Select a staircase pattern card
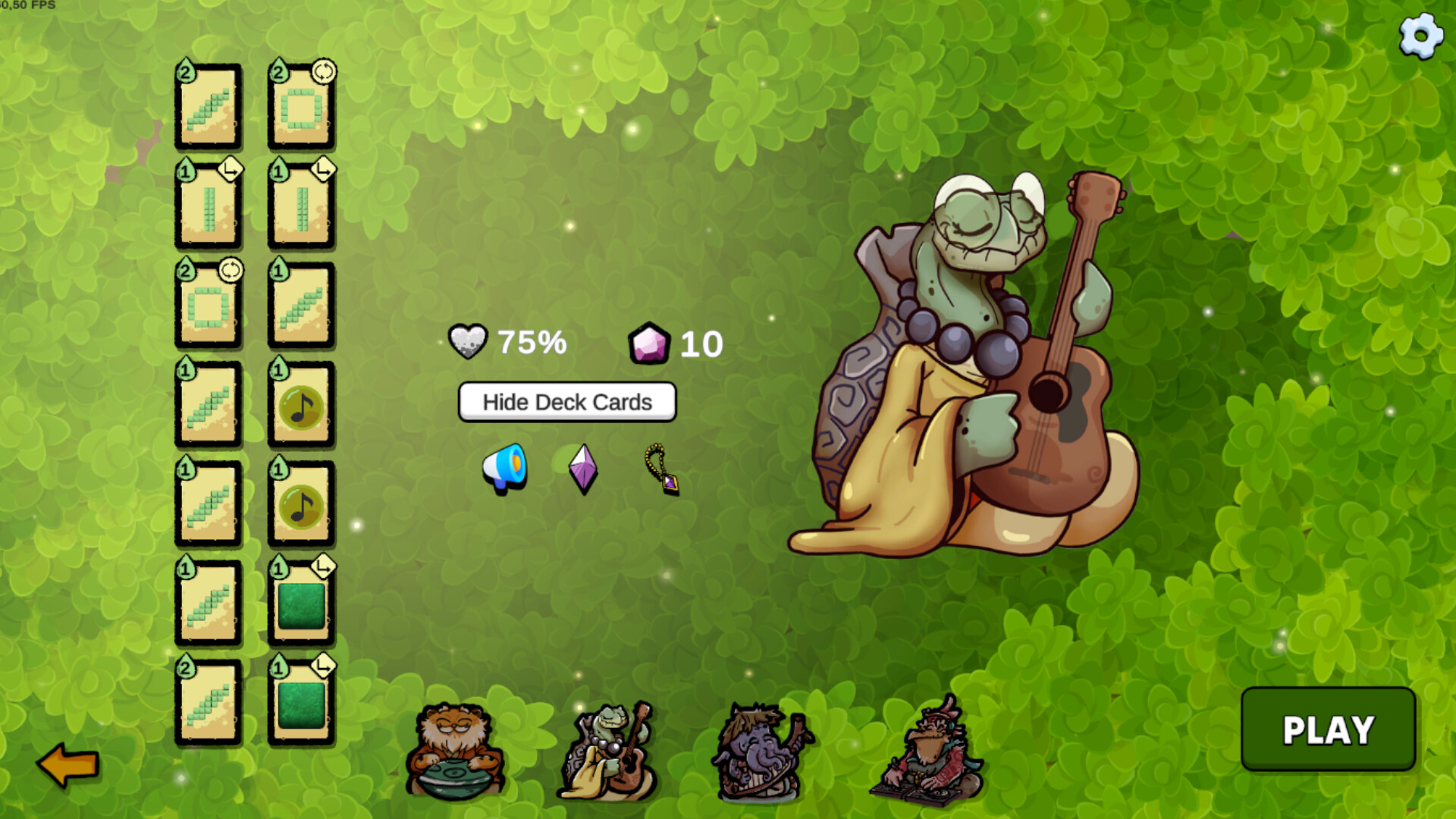The width and height of the screenshot is (1456, 819). [x=209, y=110]
